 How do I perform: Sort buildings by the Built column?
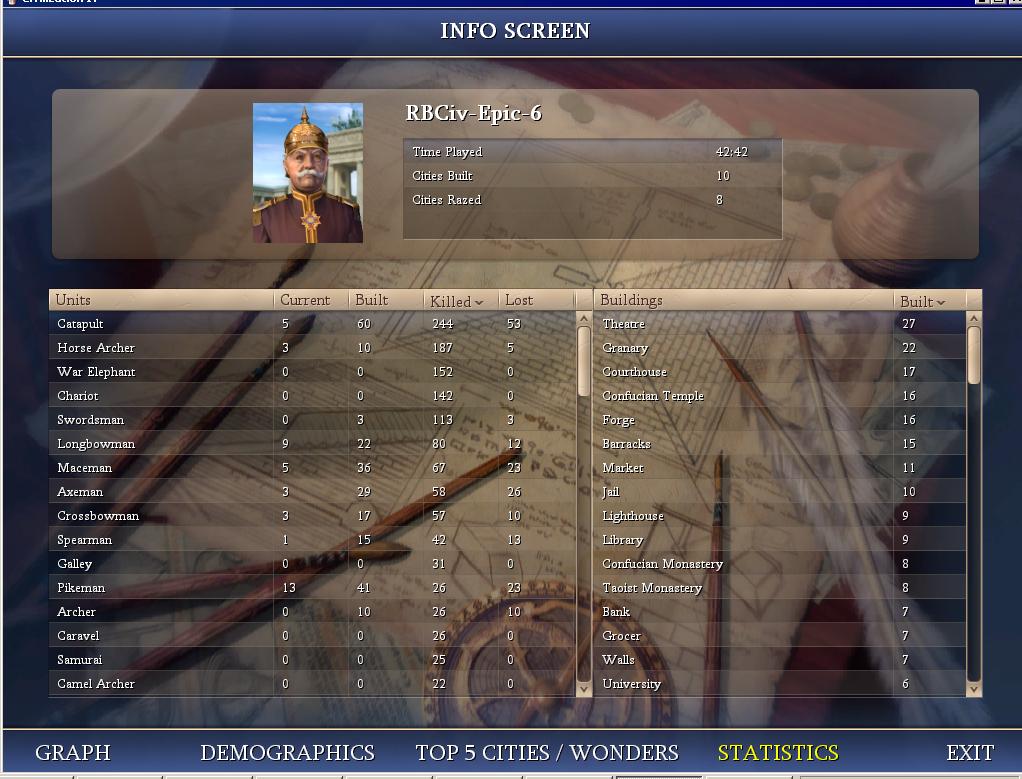click(x=922, y=301)
